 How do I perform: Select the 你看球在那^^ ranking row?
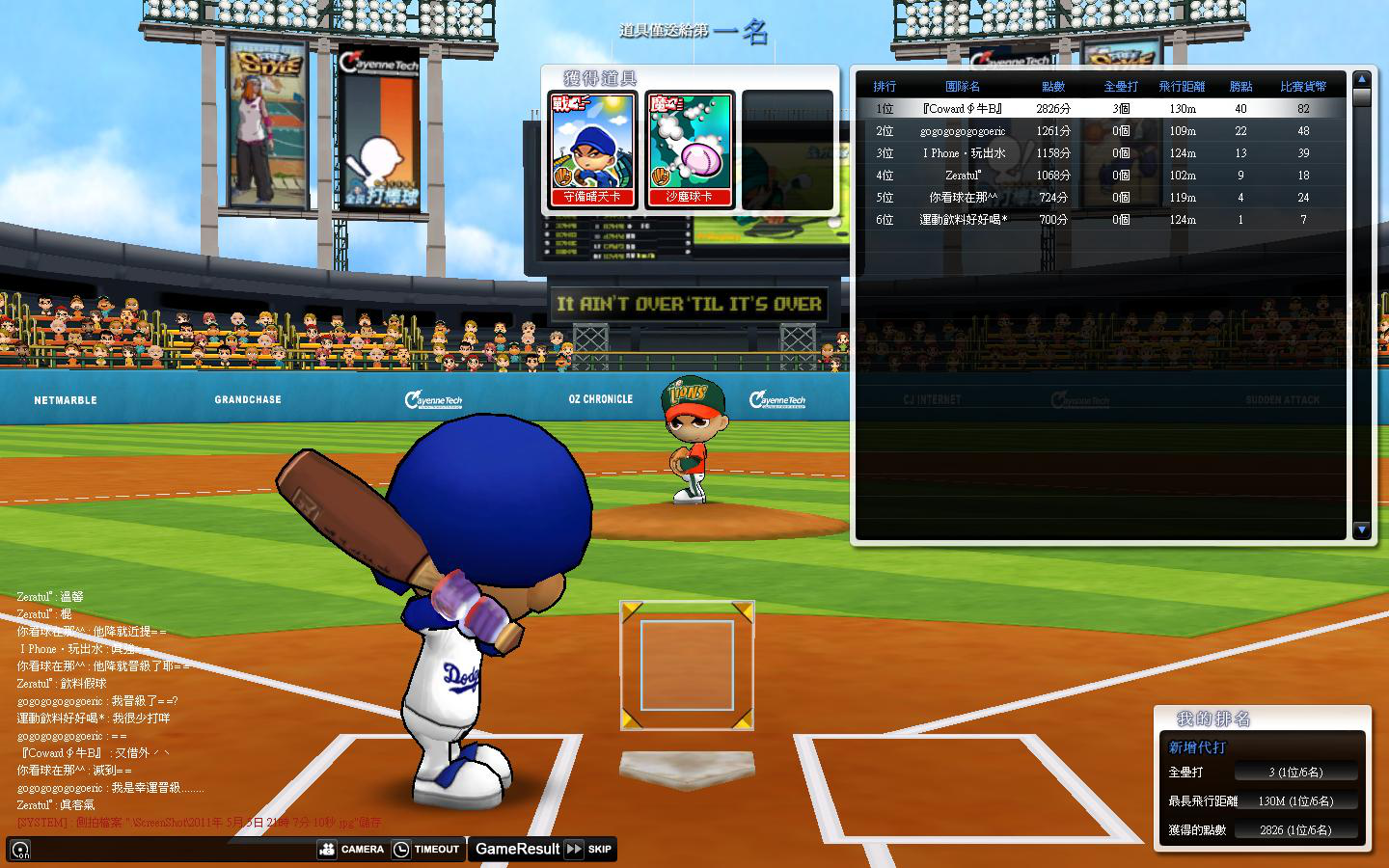[1100, 198]
